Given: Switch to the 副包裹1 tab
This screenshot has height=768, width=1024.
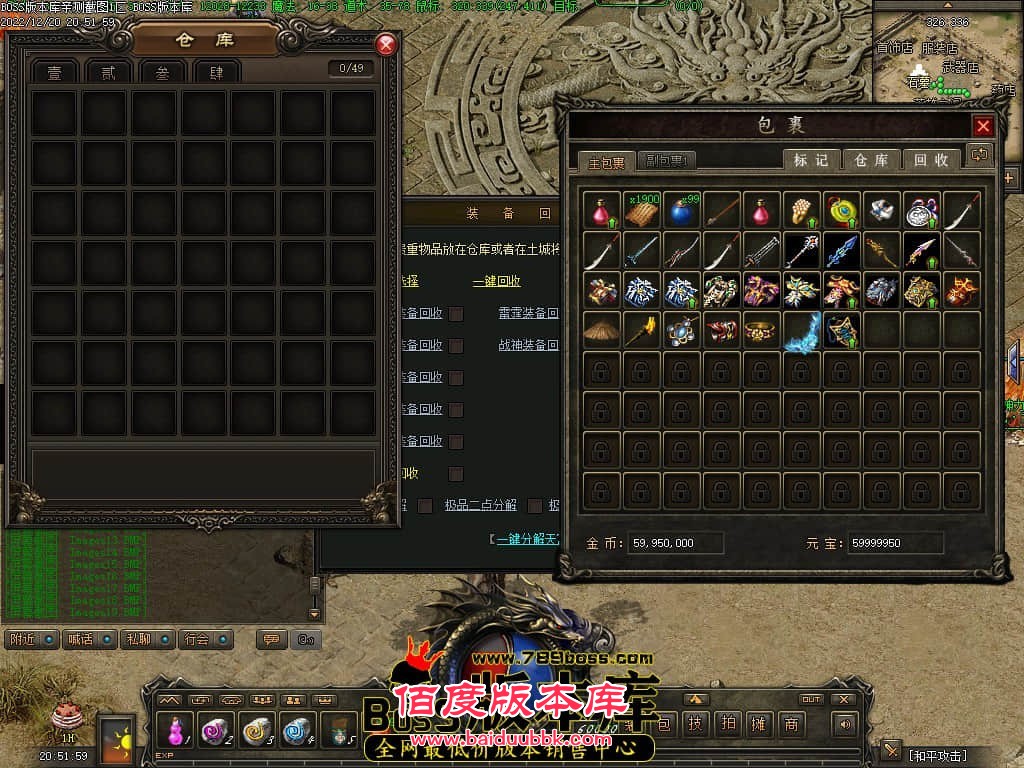Looking at the screenshot, I should 667,161.
